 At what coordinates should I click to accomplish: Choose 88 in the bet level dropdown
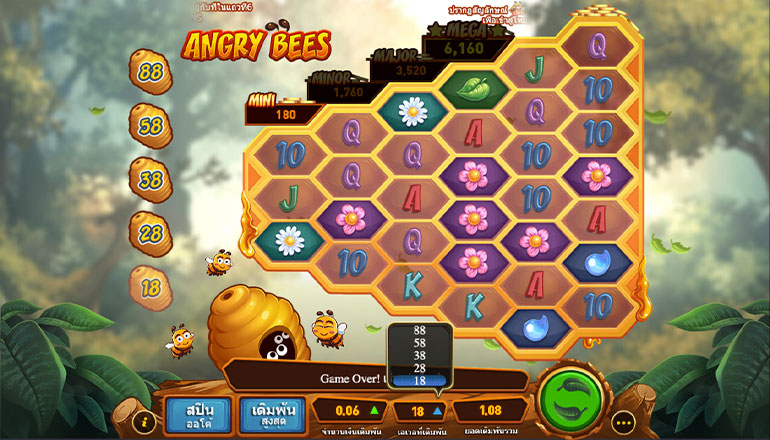[x=419, y=331]
